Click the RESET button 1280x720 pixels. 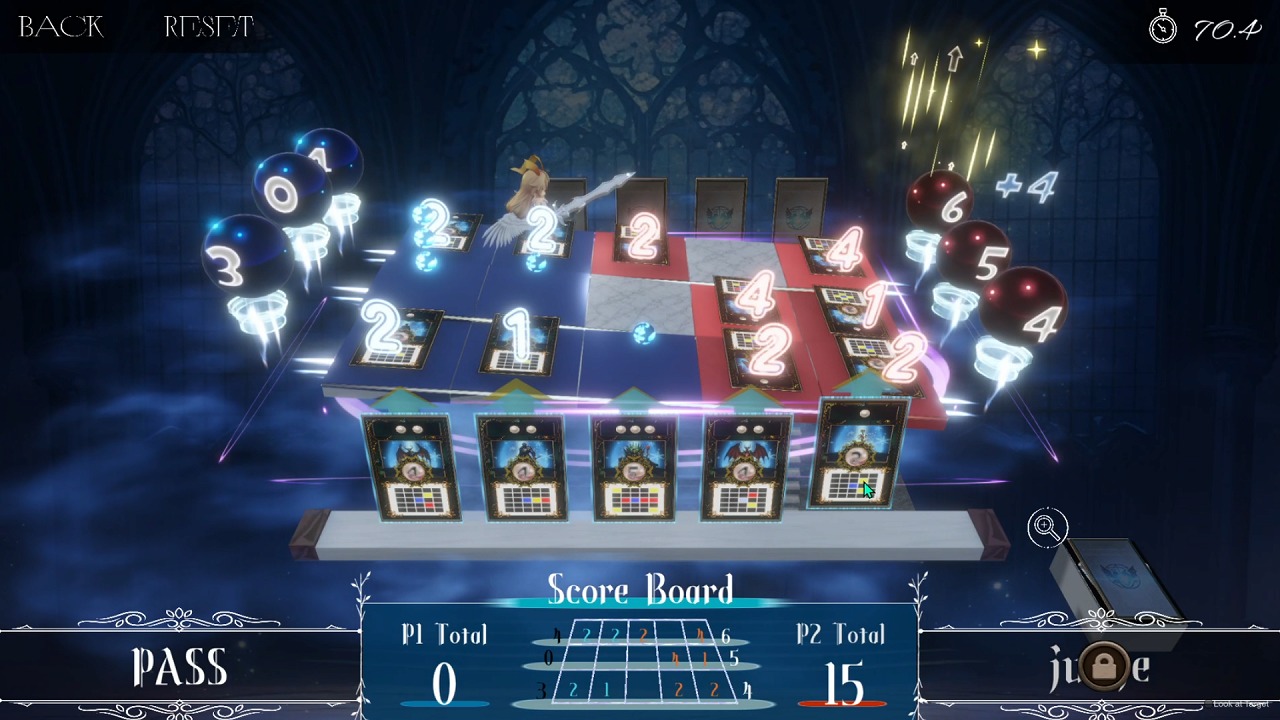coord(209,27)
